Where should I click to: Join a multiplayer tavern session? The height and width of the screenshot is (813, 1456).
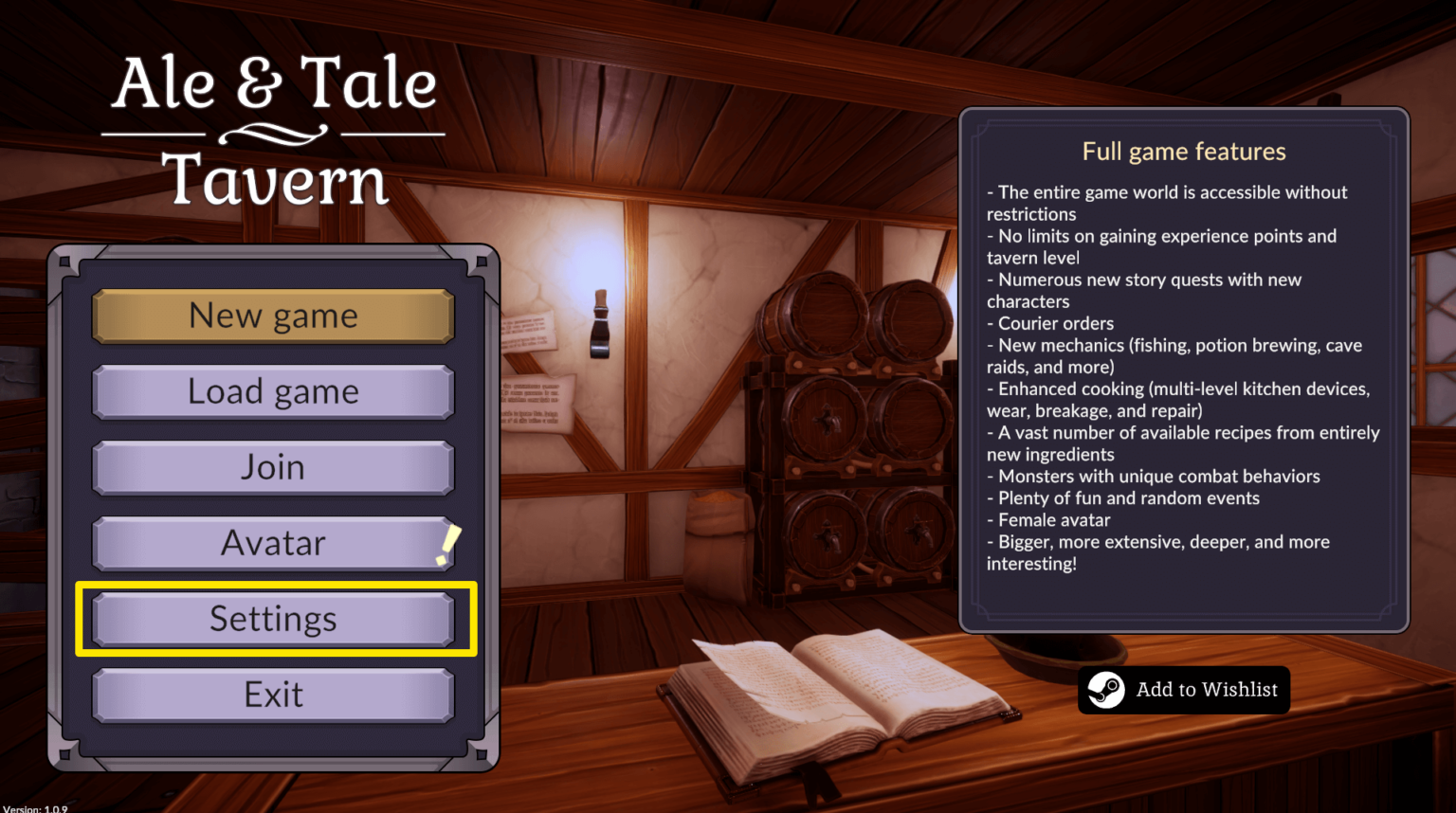coord(273,467)
